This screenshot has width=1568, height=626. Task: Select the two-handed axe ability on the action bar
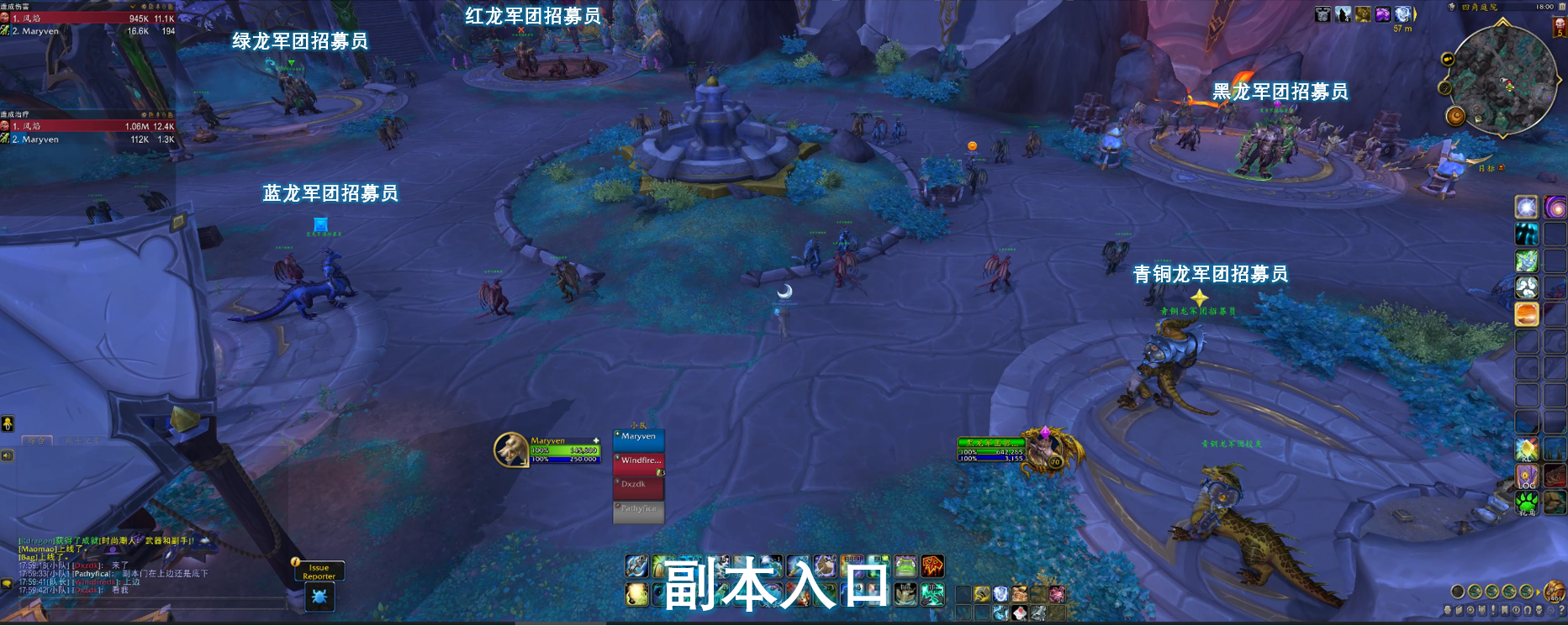(x=635, y=566)
